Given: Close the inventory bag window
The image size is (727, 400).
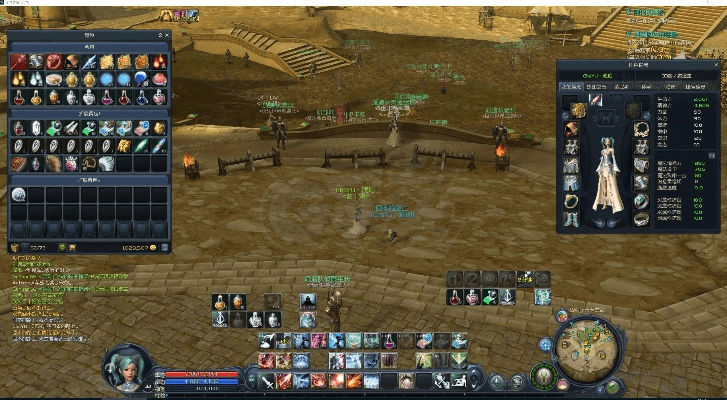Looking at the screenshot, I should (x=166, y=35).
